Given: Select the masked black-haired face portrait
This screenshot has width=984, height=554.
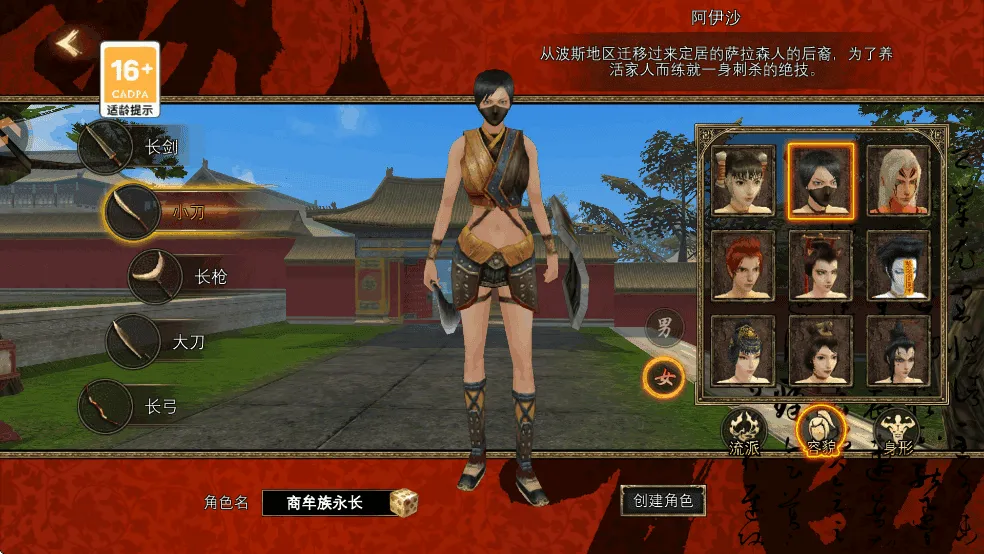Looking at the screenshot, I should click(x=820, y=180).
